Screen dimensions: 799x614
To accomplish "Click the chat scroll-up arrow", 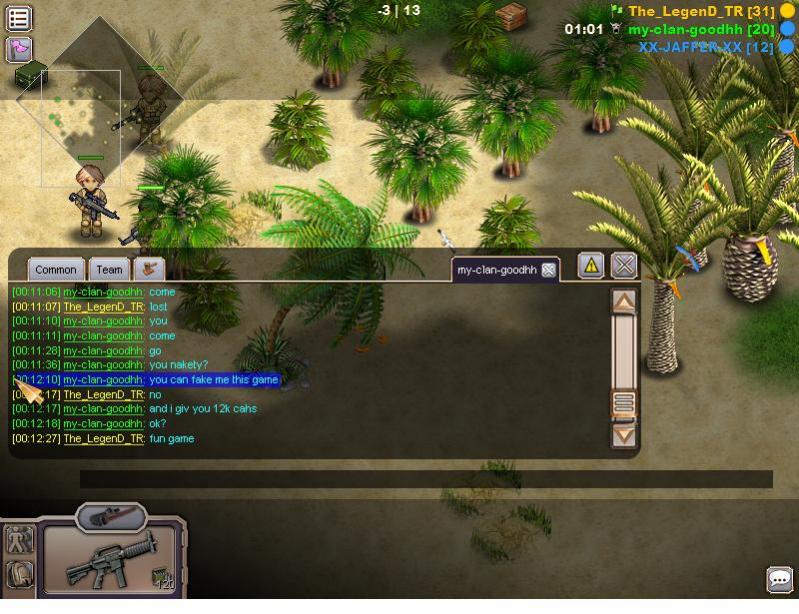I will [624, 301].
